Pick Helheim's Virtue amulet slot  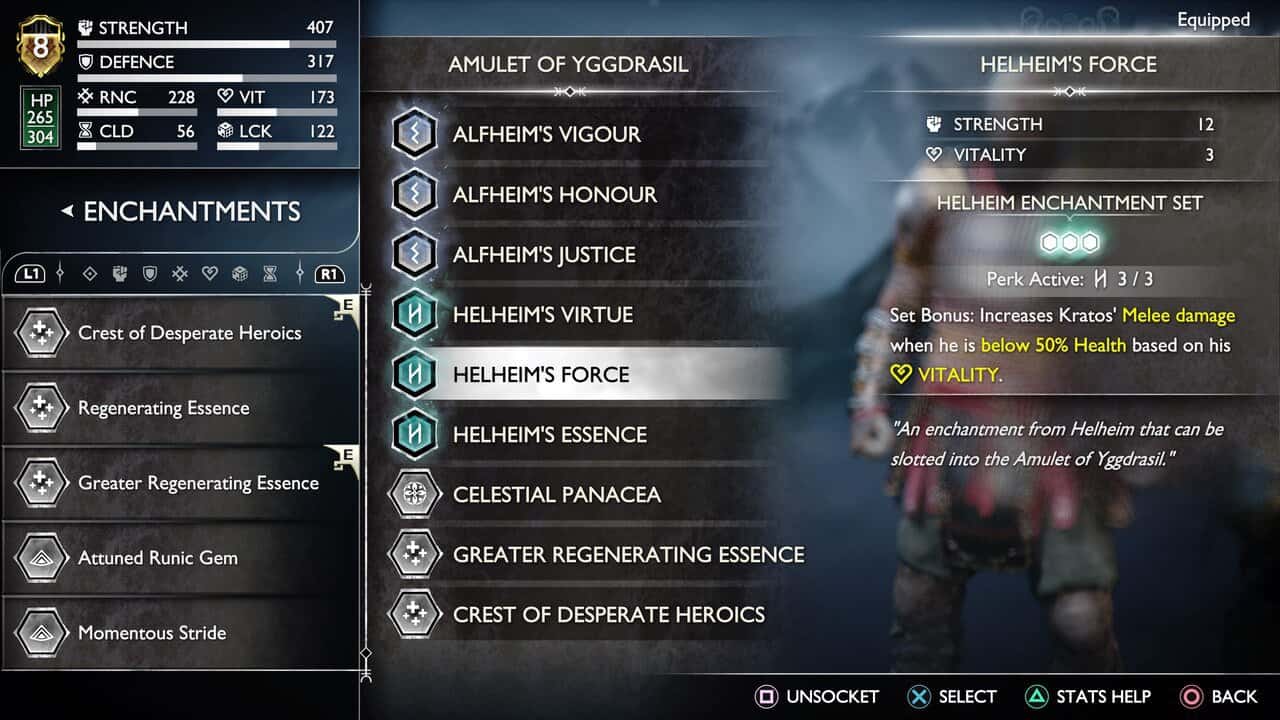(542, 315)
